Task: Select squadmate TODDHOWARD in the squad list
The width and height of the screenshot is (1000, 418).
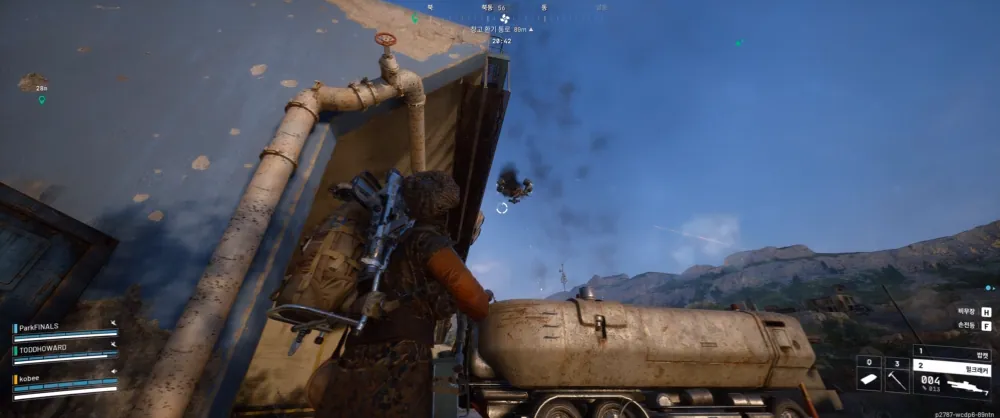Action: [43, 350]
